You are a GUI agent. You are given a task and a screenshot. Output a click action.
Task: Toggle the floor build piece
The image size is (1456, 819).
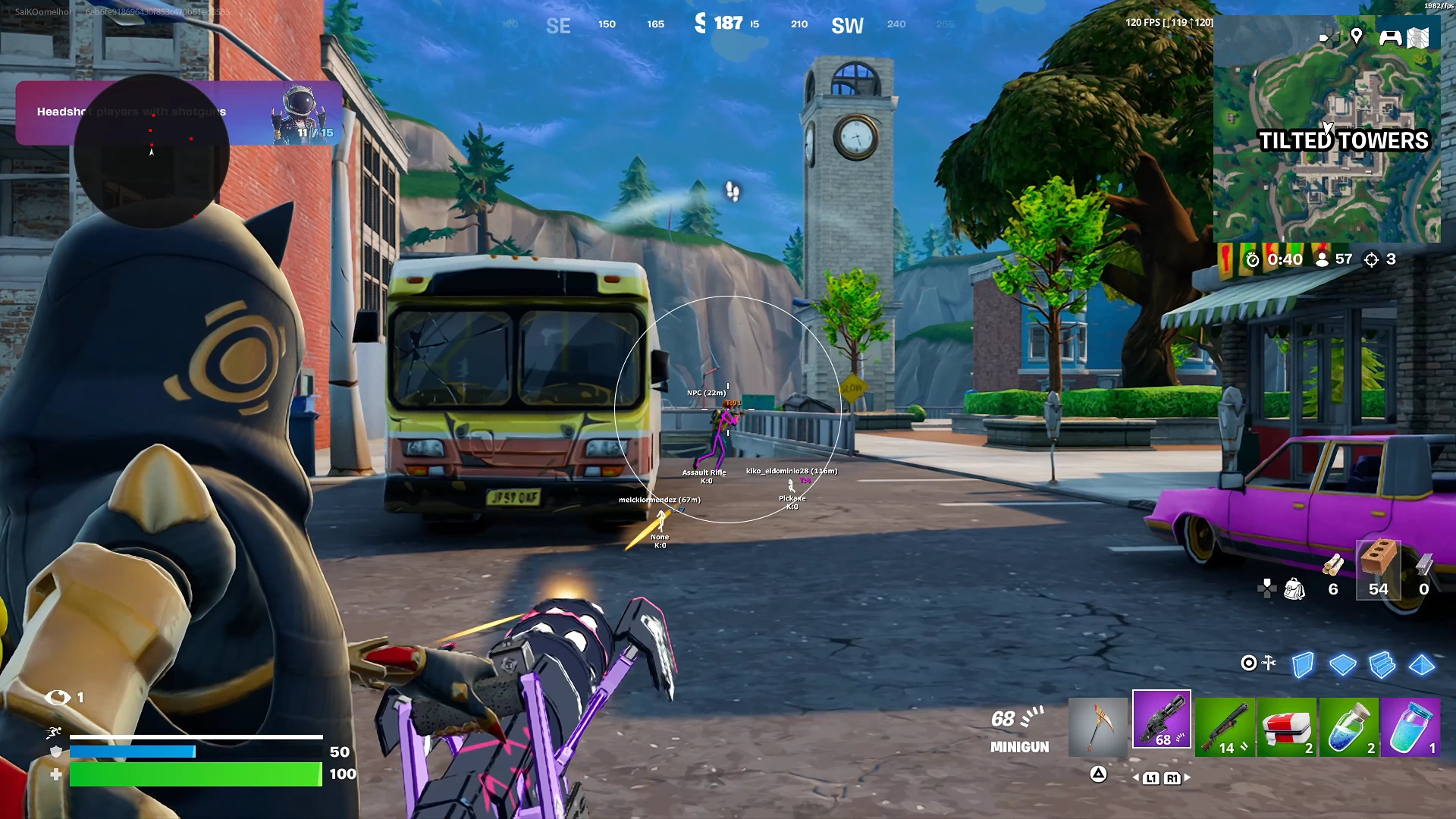point(1344,665)
